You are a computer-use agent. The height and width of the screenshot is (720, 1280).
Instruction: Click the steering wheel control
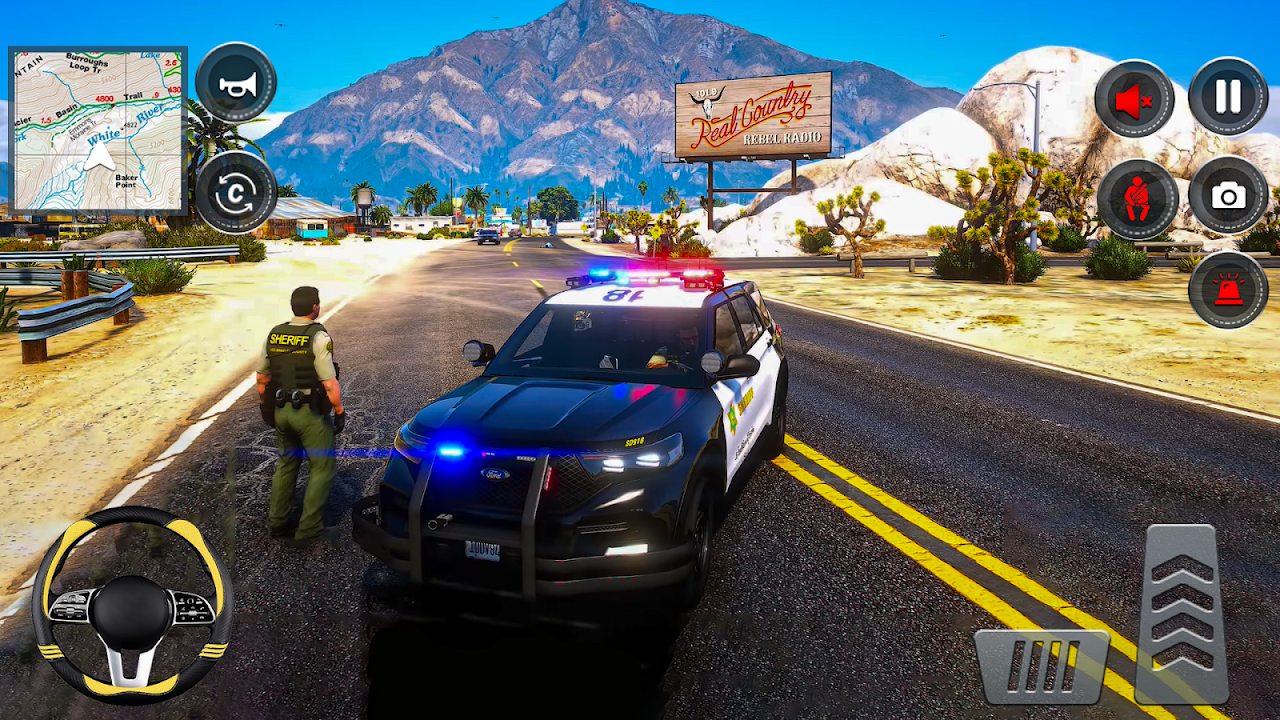[133, 603]
